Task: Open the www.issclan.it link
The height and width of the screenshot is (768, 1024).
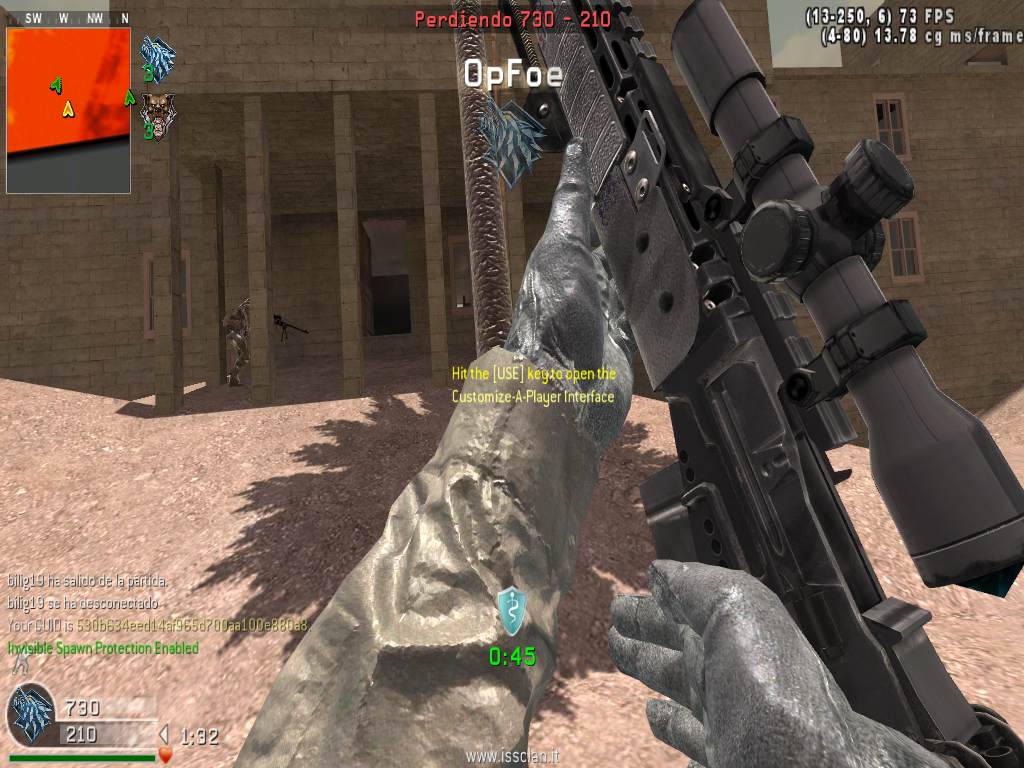Action: point(511,757)
